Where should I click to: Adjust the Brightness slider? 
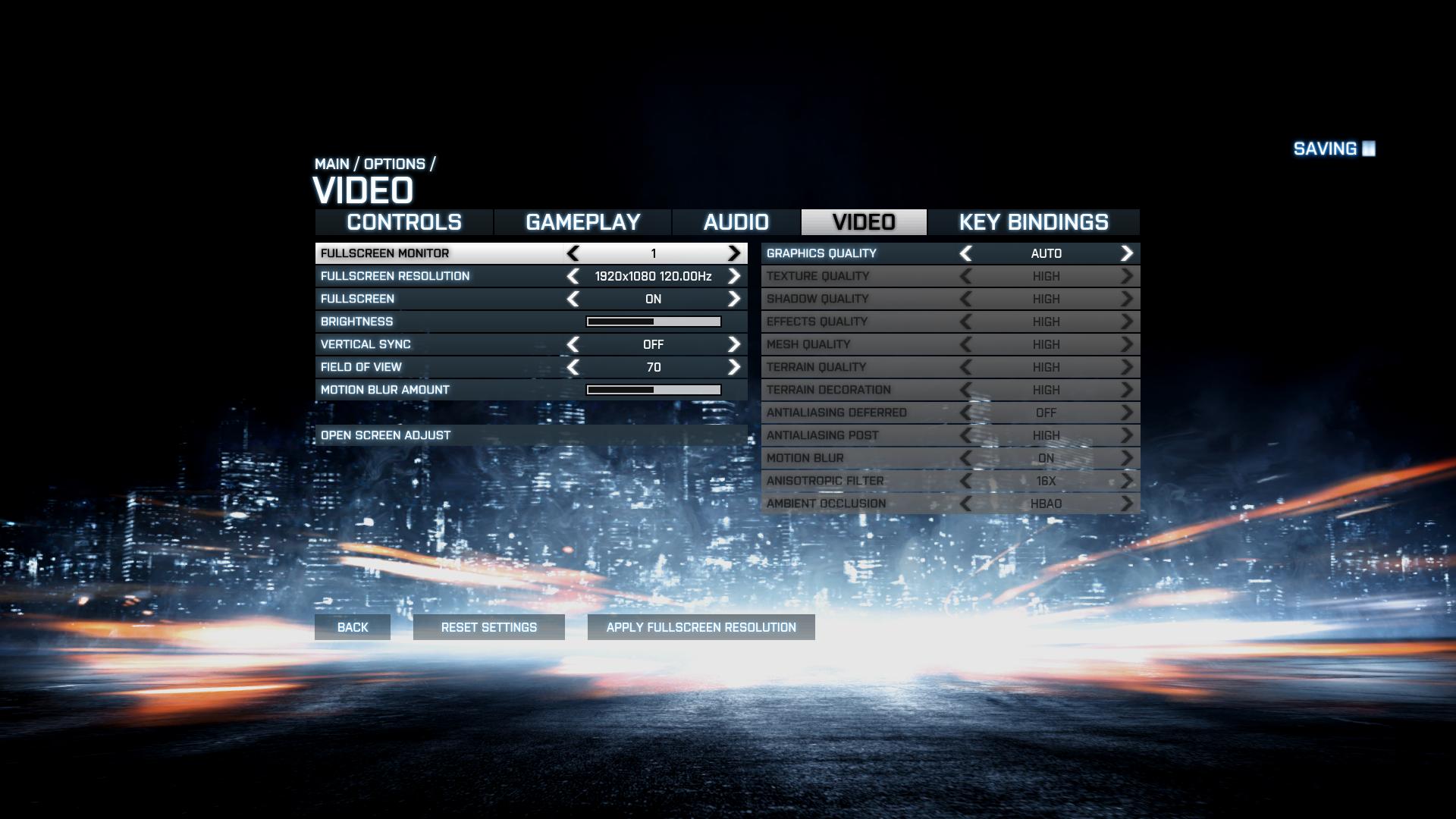(654, 322)
